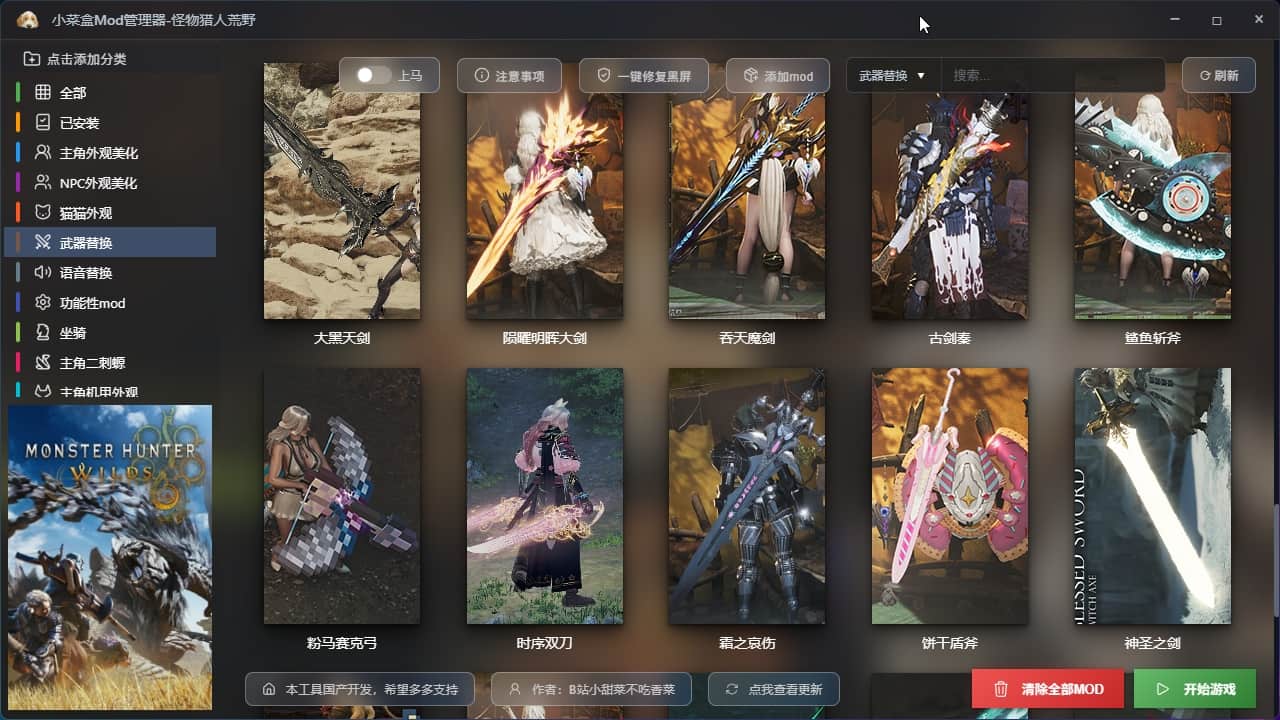Switch to 主角外观美化 category
Image resolution: width=1280 pixels, height=720 pixels.
[98, 153]
